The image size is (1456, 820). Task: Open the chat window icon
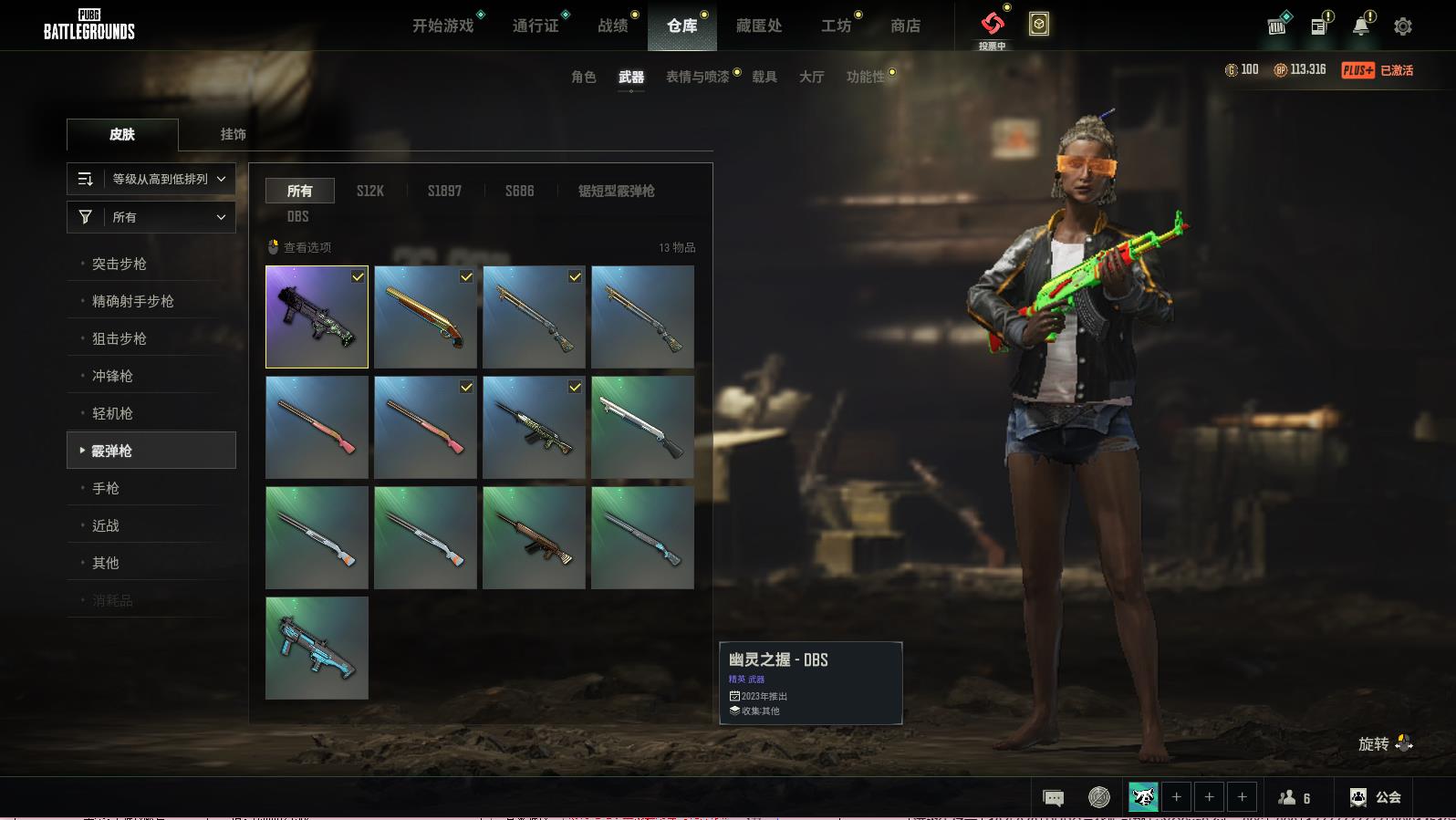[1053, 798]
